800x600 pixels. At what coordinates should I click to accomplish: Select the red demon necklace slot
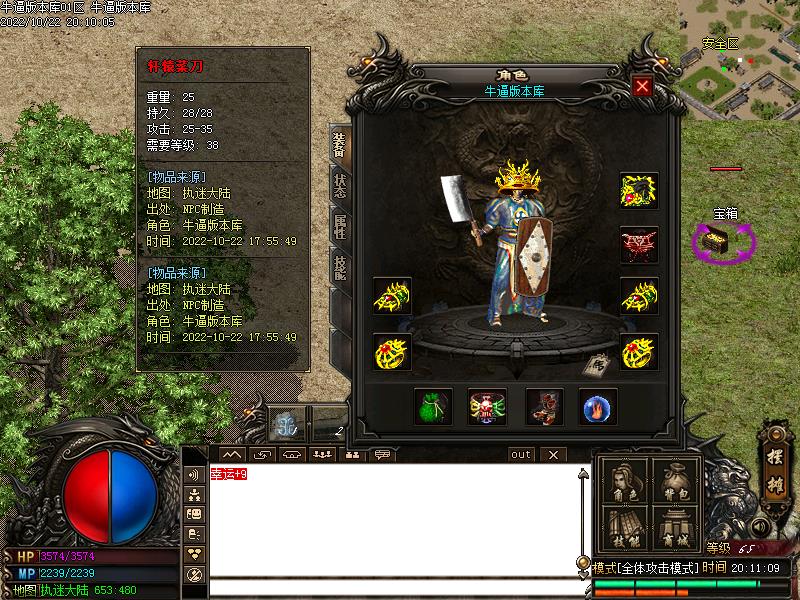[x=639, y=244]
